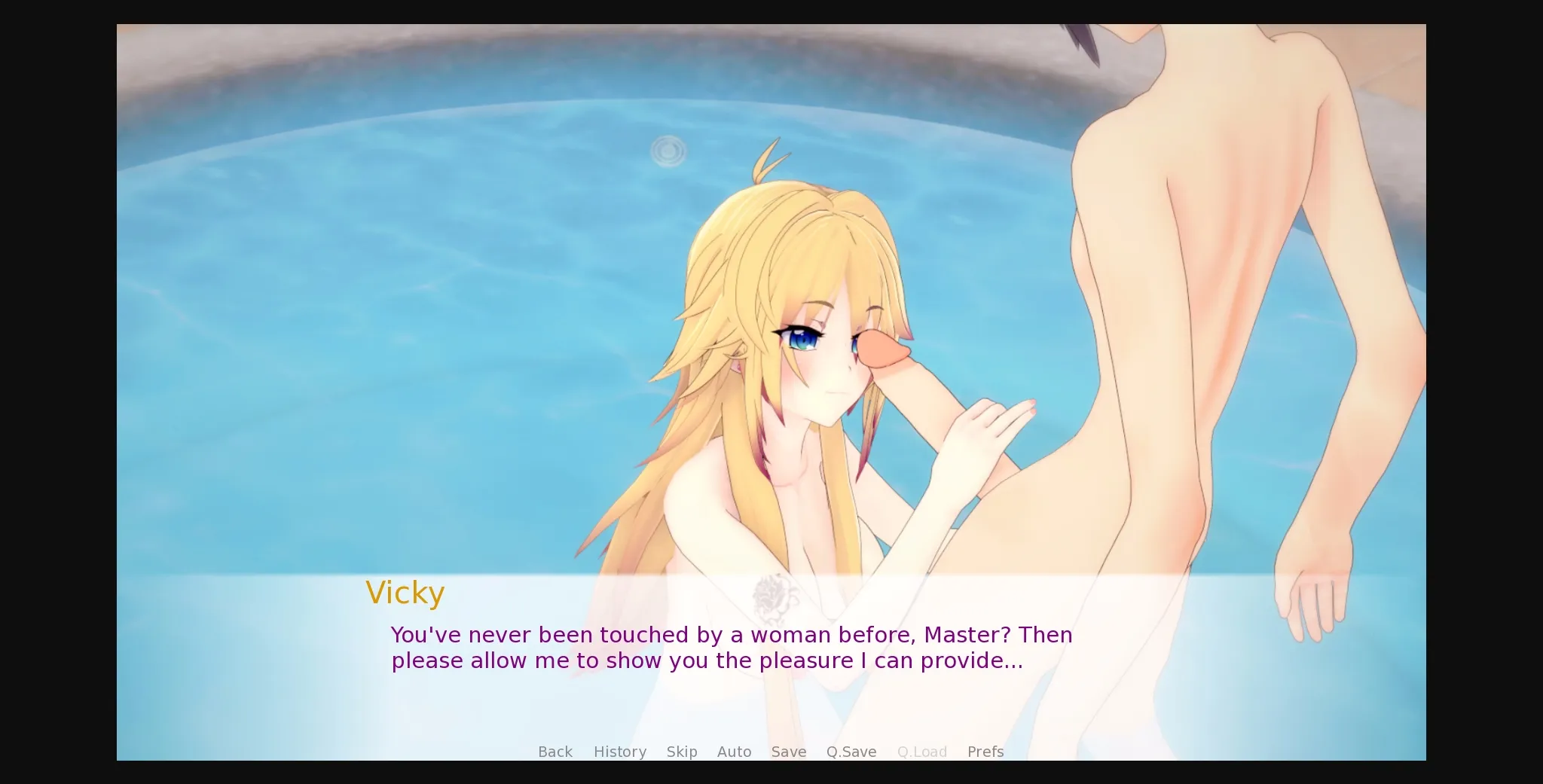Open the Save game screen
The width and height of the screenshot is (1543, 784).
tap(788, 751)
